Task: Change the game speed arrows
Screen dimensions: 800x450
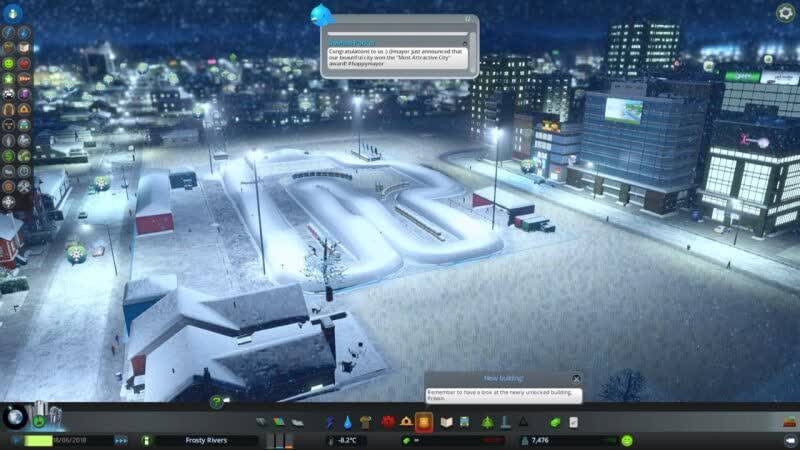Action: pos(121,440)
